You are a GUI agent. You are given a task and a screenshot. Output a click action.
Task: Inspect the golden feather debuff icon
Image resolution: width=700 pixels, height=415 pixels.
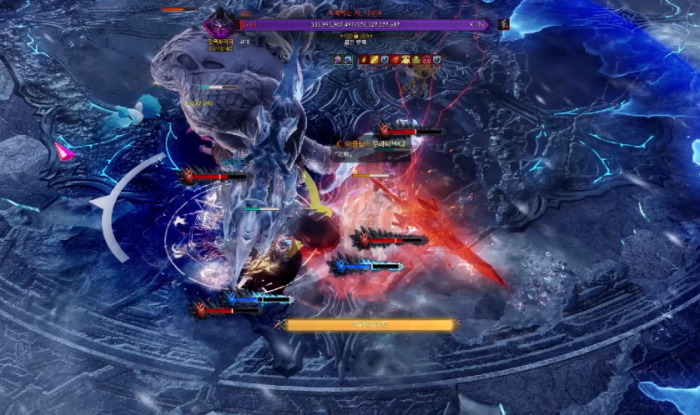tap(374, 60)
